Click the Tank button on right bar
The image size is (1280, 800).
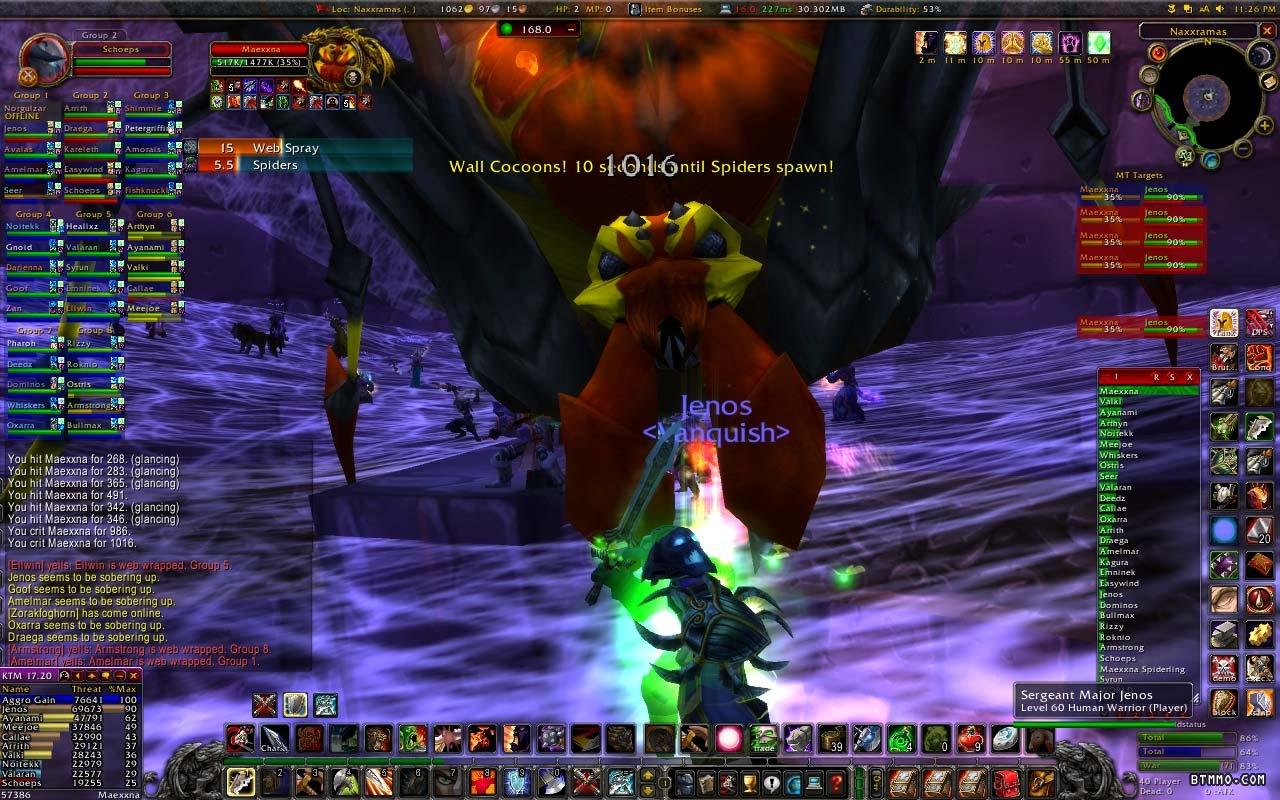[x=1224, y=322]
